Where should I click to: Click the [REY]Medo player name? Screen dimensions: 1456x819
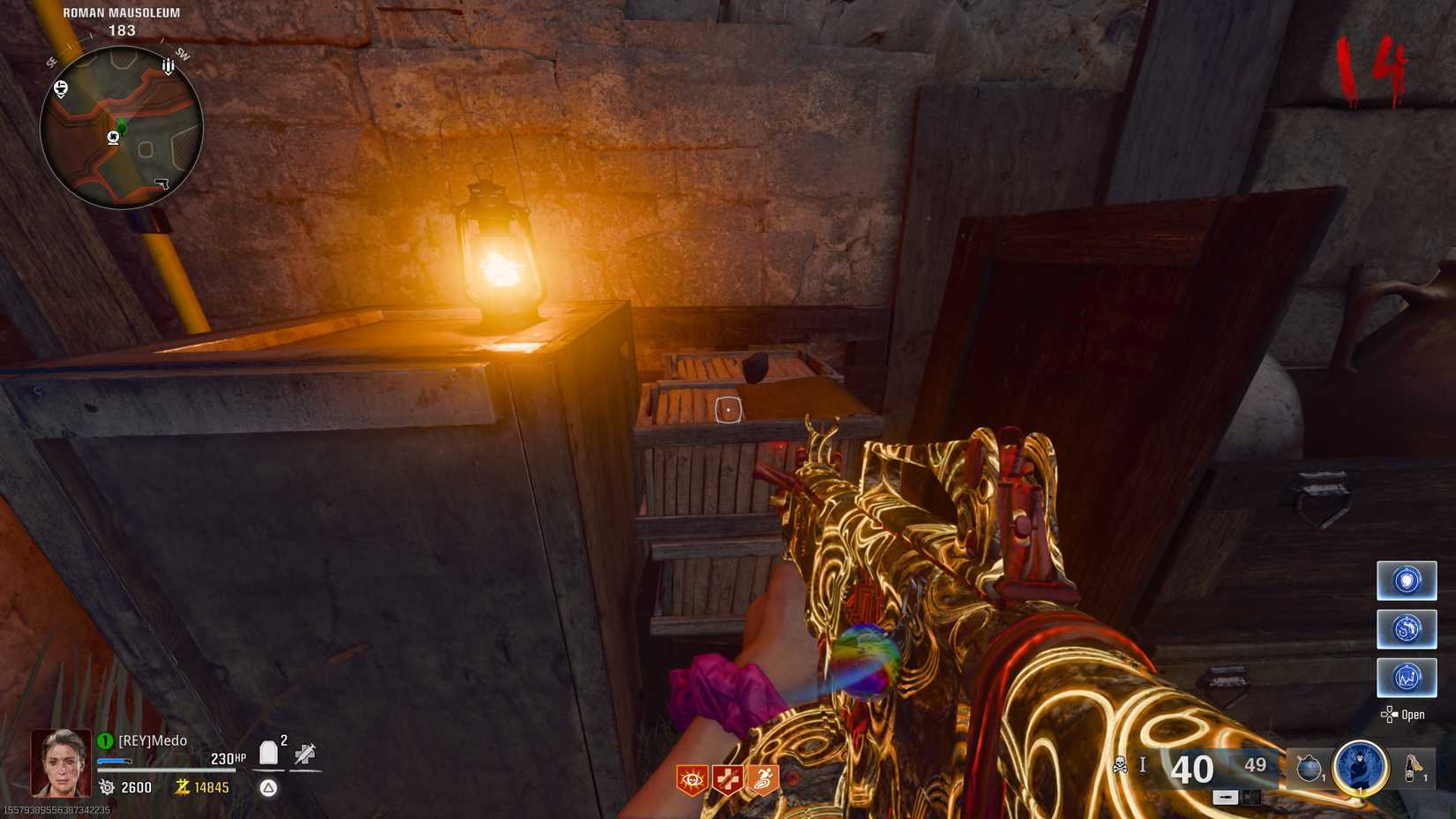[152, 741]
